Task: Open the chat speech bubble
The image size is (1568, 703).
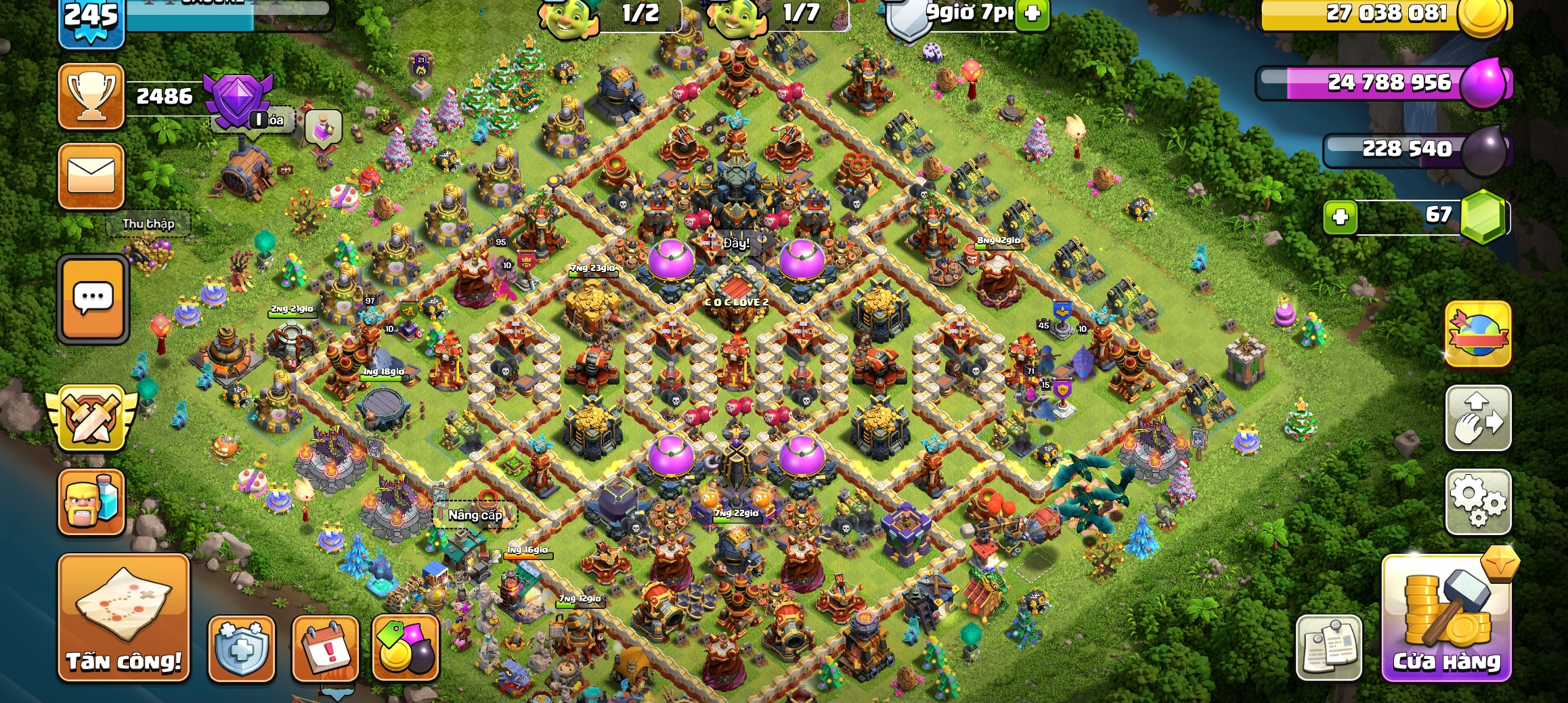Action: pos(93,298)
